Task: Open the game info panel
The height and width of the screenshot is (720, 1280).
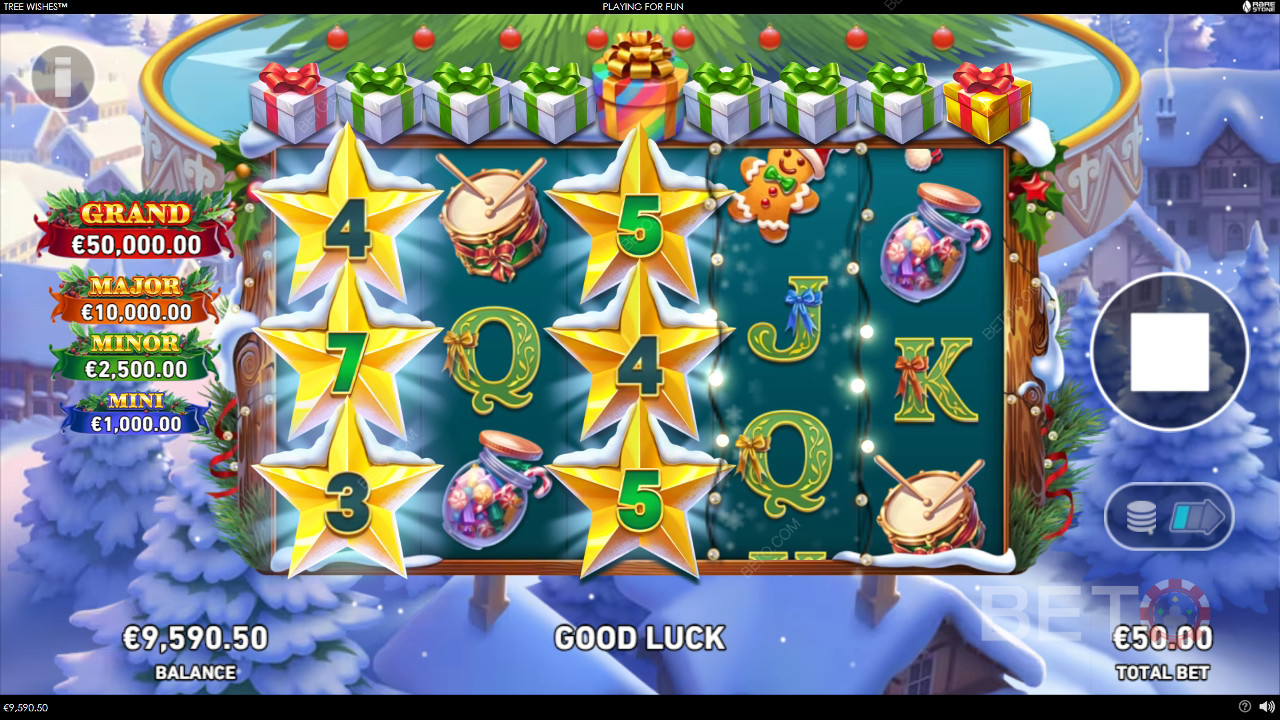Action: pyautogui.click(x=63, y=77)
